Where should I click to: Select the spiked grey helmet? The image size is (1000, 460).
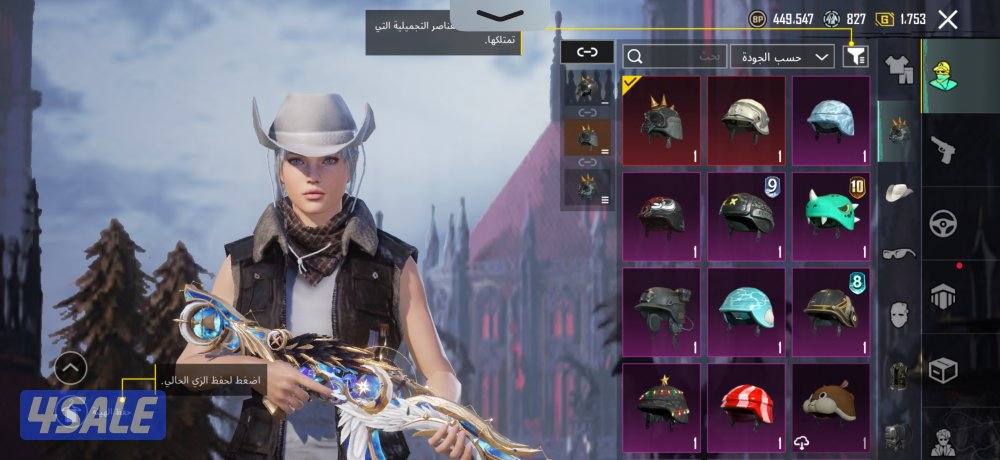(x=661, y=120)
